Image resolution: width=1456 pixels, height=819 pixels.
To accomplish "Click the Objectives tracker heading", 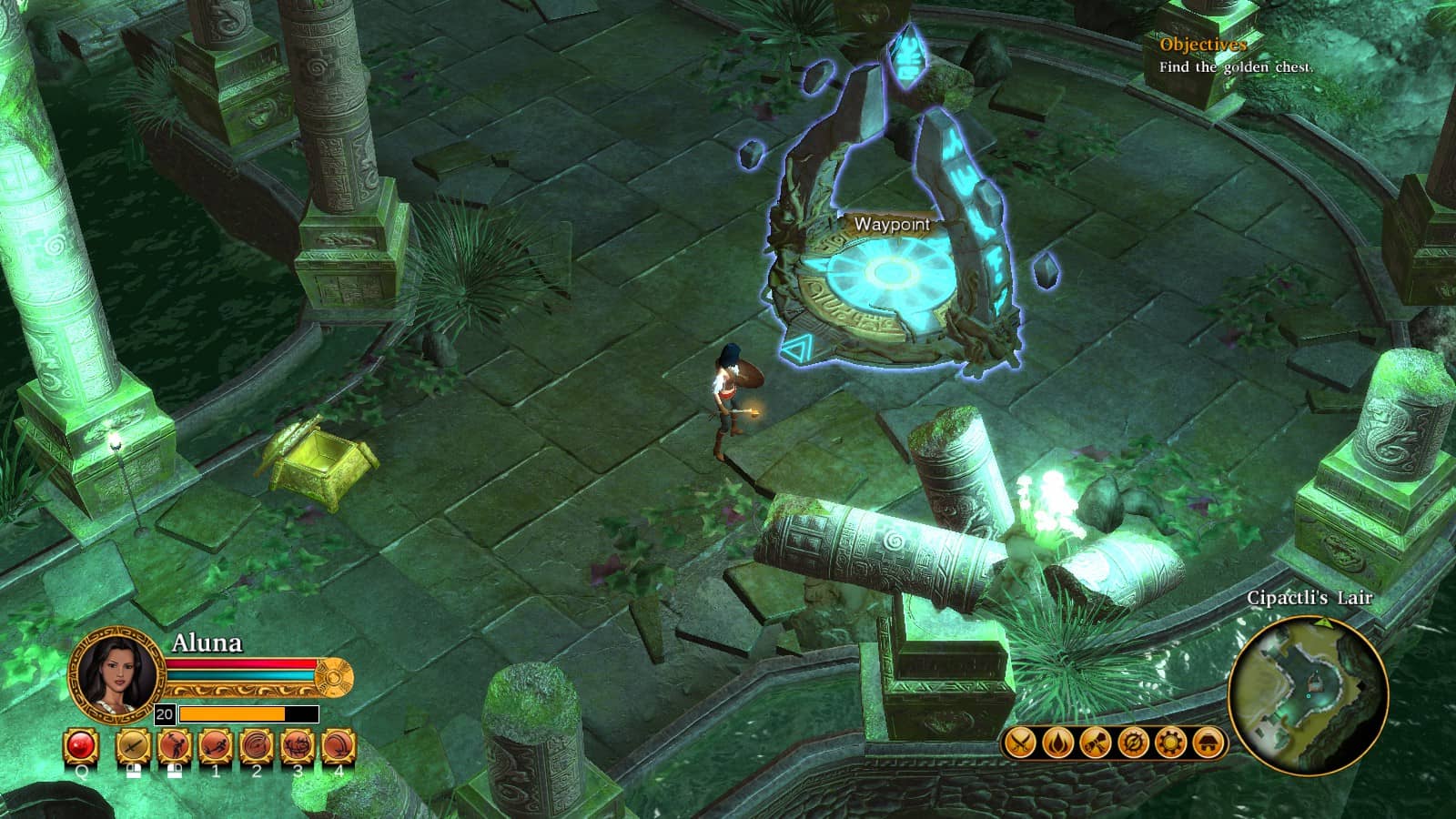I will pyautogui.click(x=1202, y=45).
